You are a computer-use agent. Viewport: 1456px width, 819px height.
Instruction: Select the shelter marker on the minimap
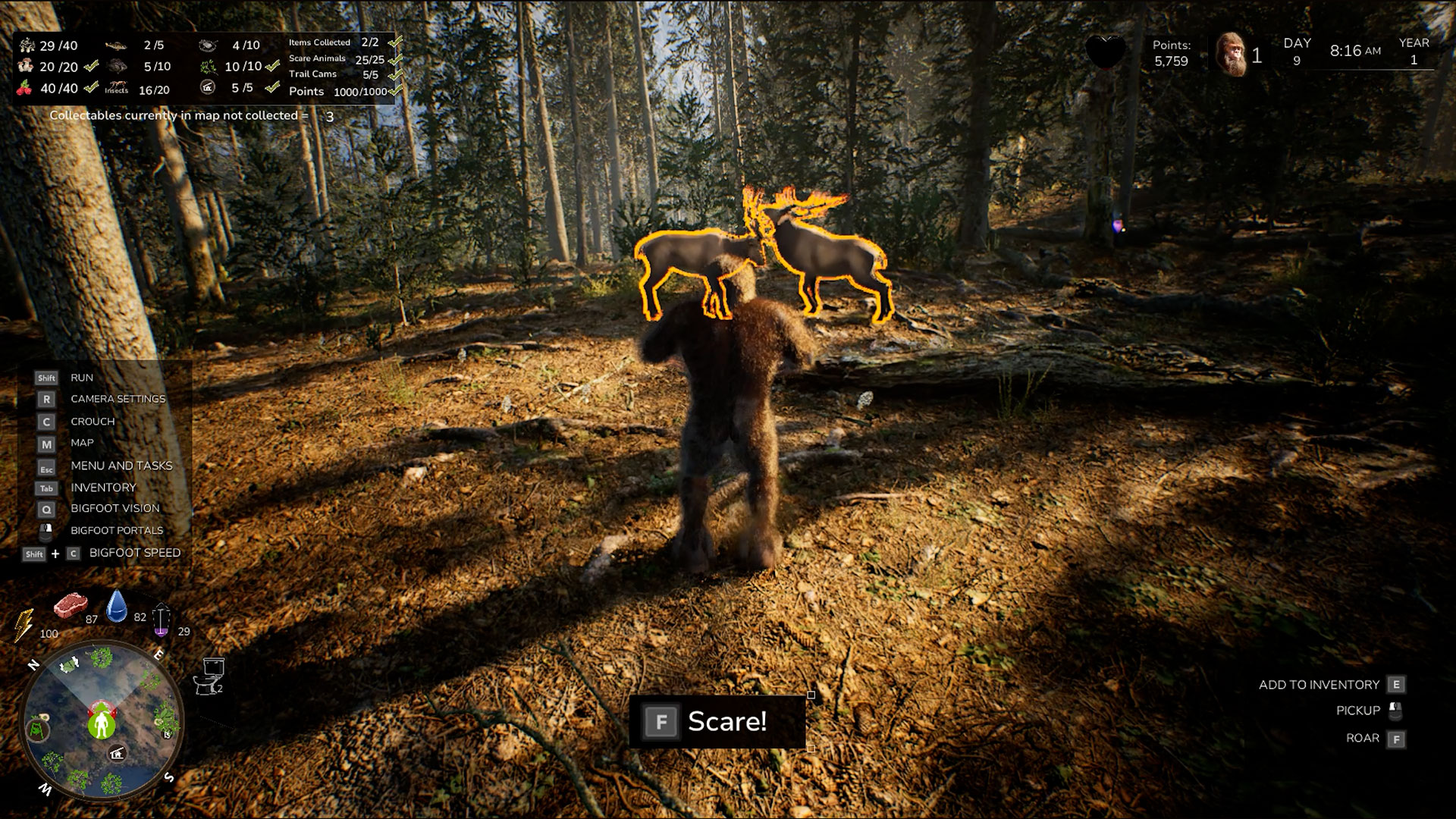coord(117,753)
